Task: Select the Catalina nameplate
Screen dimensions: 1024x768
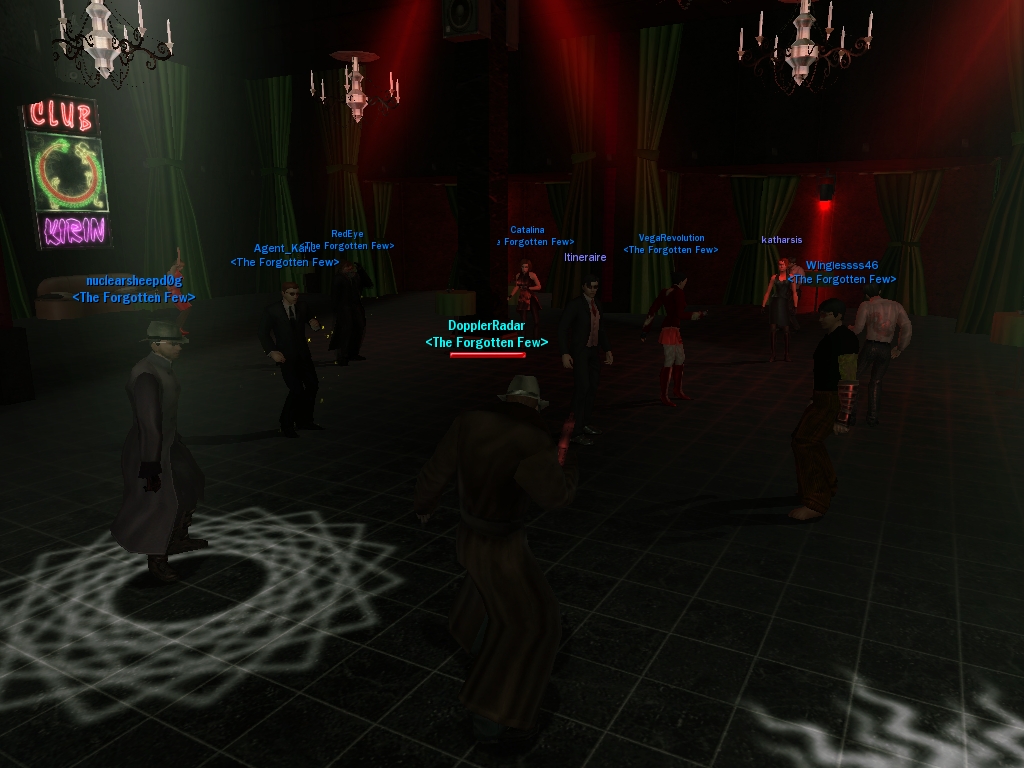Action: (527, 231)
